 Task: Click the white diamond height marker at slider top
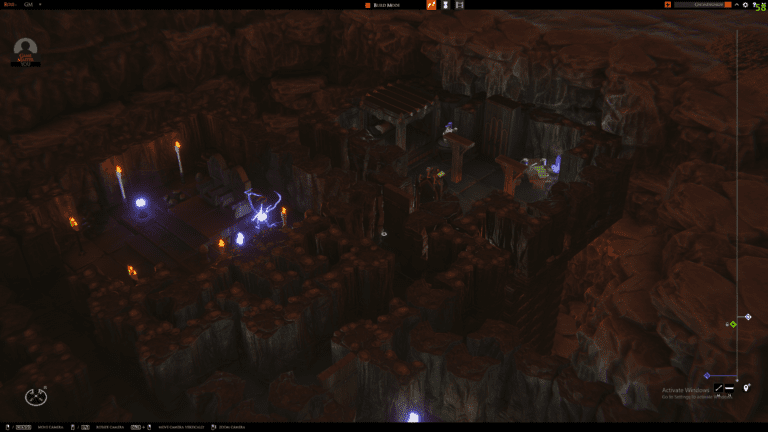747,317
